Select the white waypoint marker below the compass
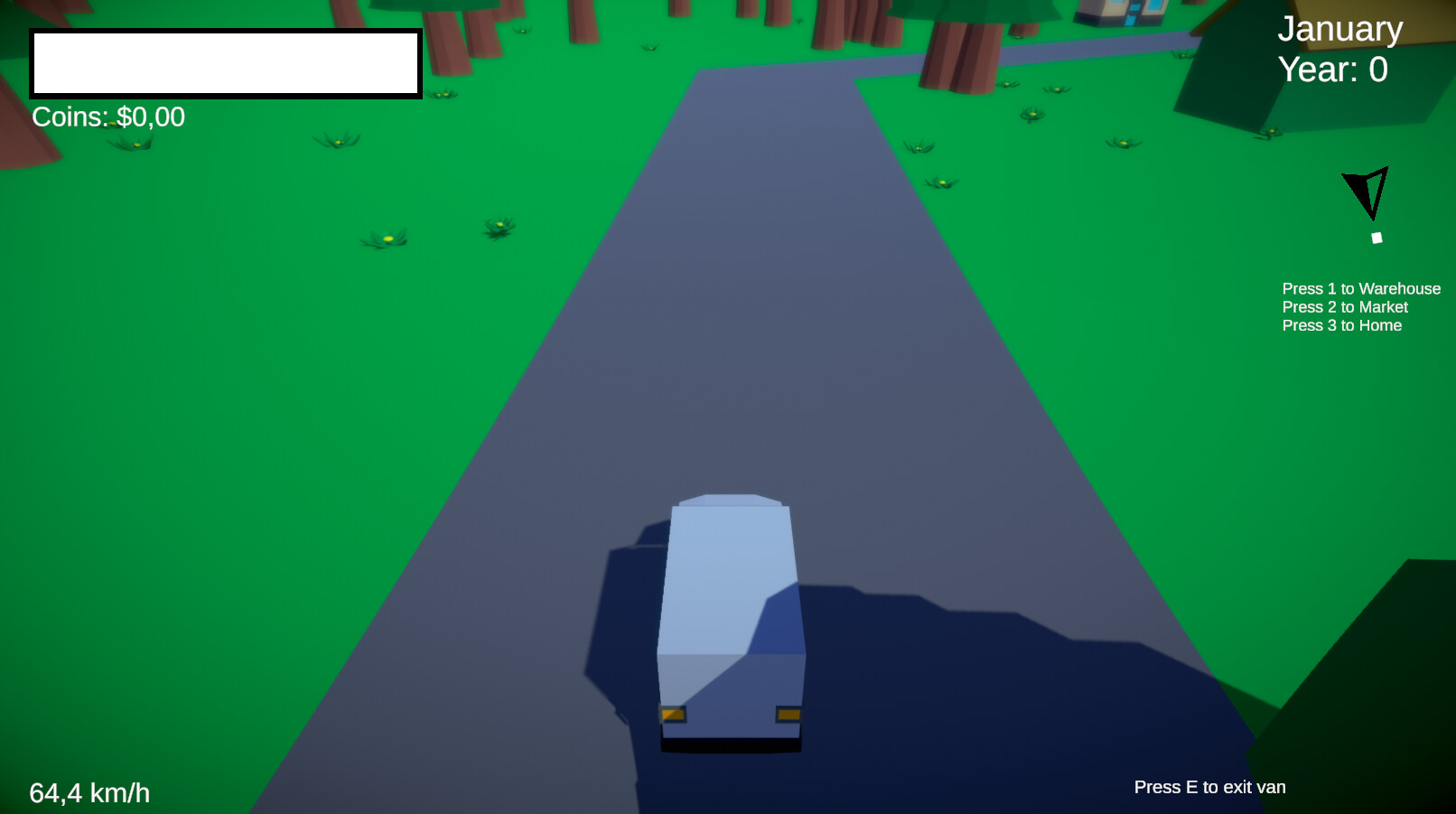The height and width of the screenshot is (814, 1456). point(1377,239)
